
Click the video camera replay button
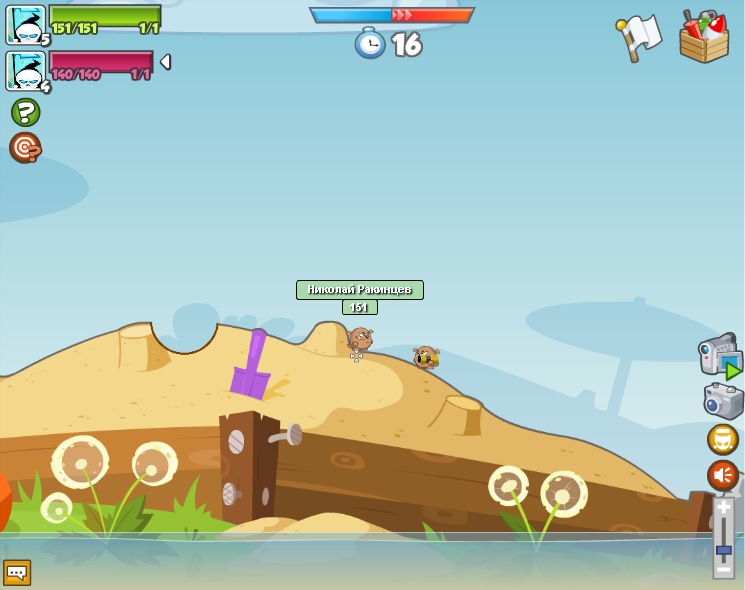[x=719, y=355]
